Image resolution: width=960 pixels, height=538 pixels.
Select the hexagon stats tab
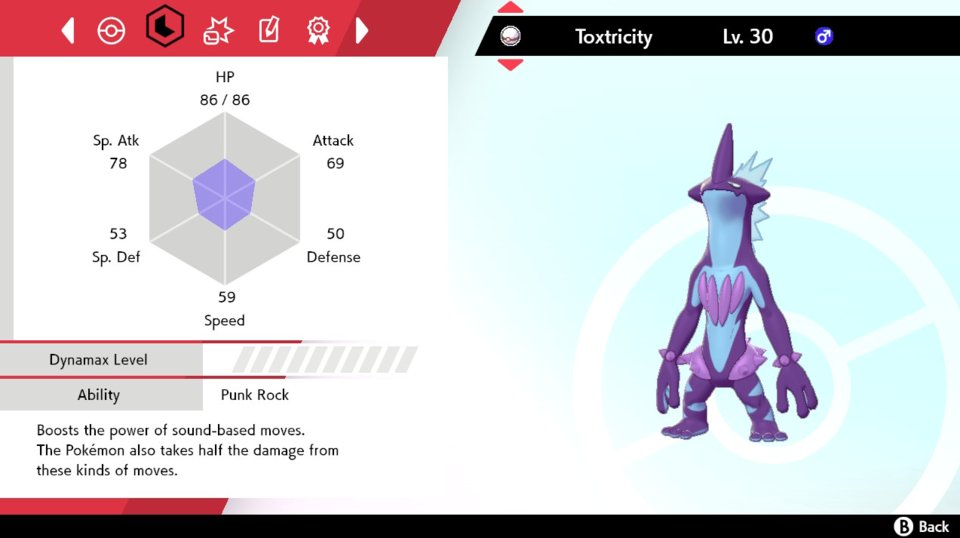[164, 29]
